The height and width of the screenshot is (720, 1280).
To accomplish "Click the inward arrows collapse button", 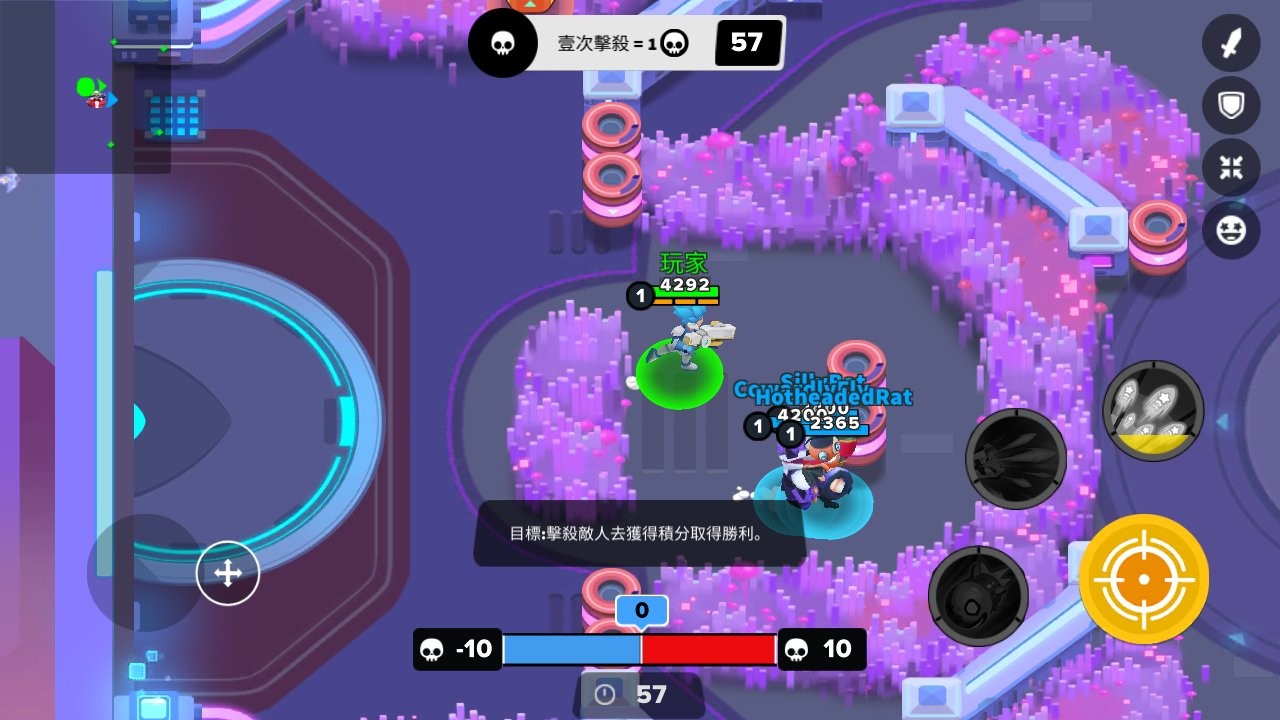I will [1231, 167].
